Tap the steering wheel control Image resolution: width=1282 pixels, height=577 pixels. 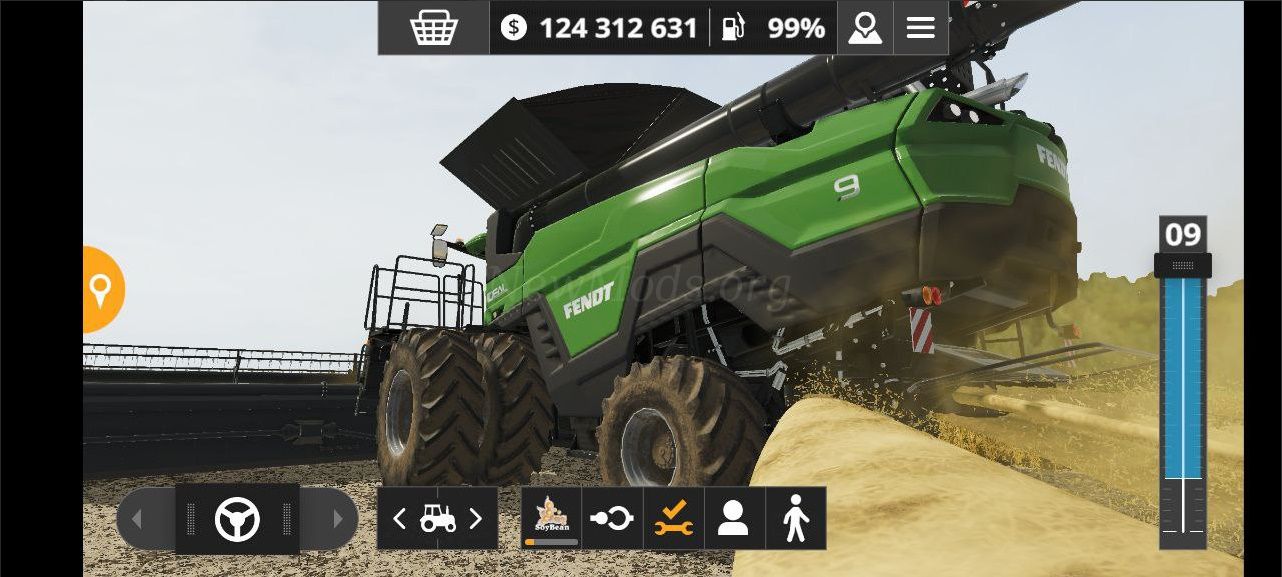pos(237,519)
